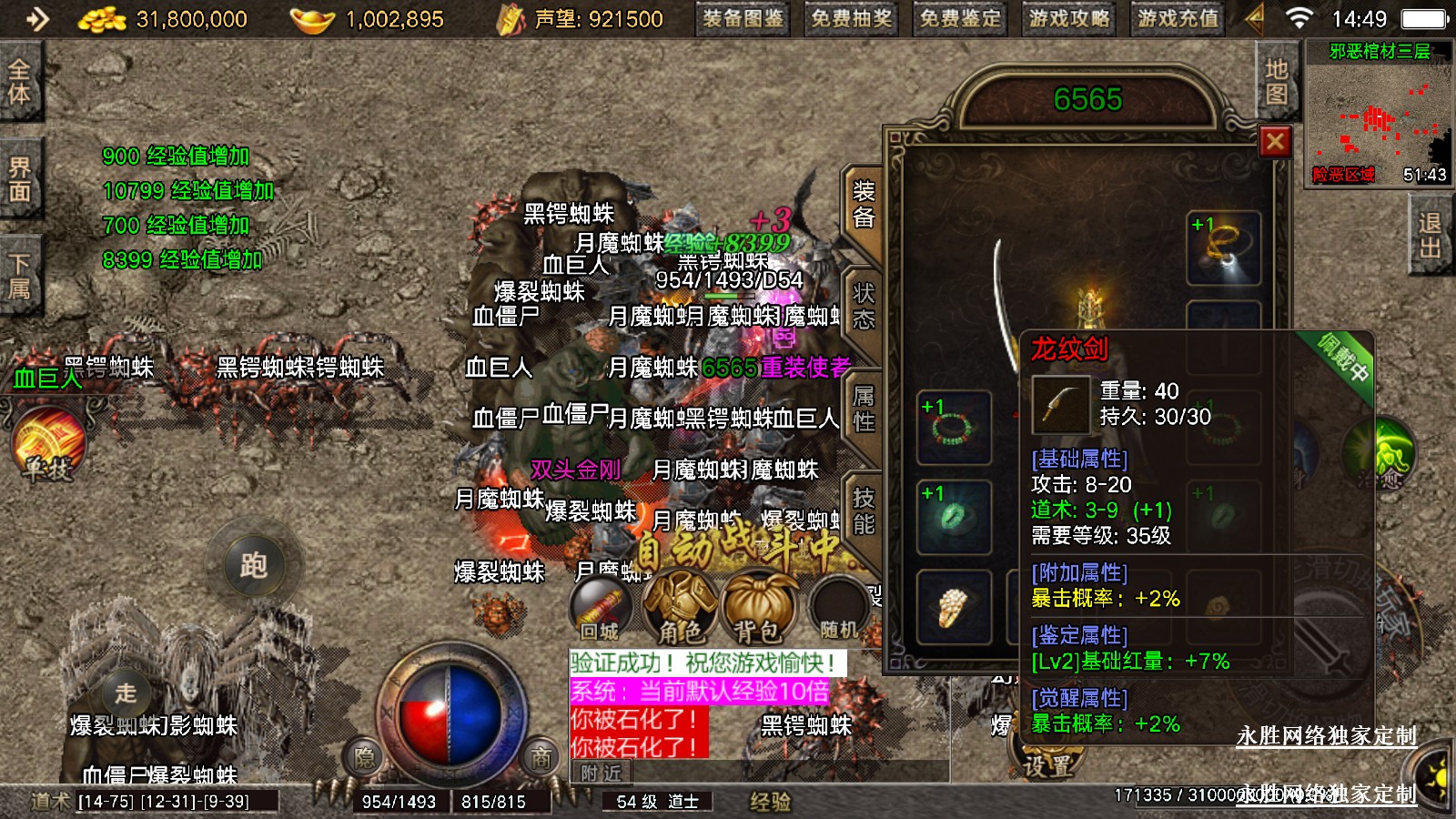Switch to the 装备 equipment tab
The image size is (1456, 819).
(x=863, y=205)
